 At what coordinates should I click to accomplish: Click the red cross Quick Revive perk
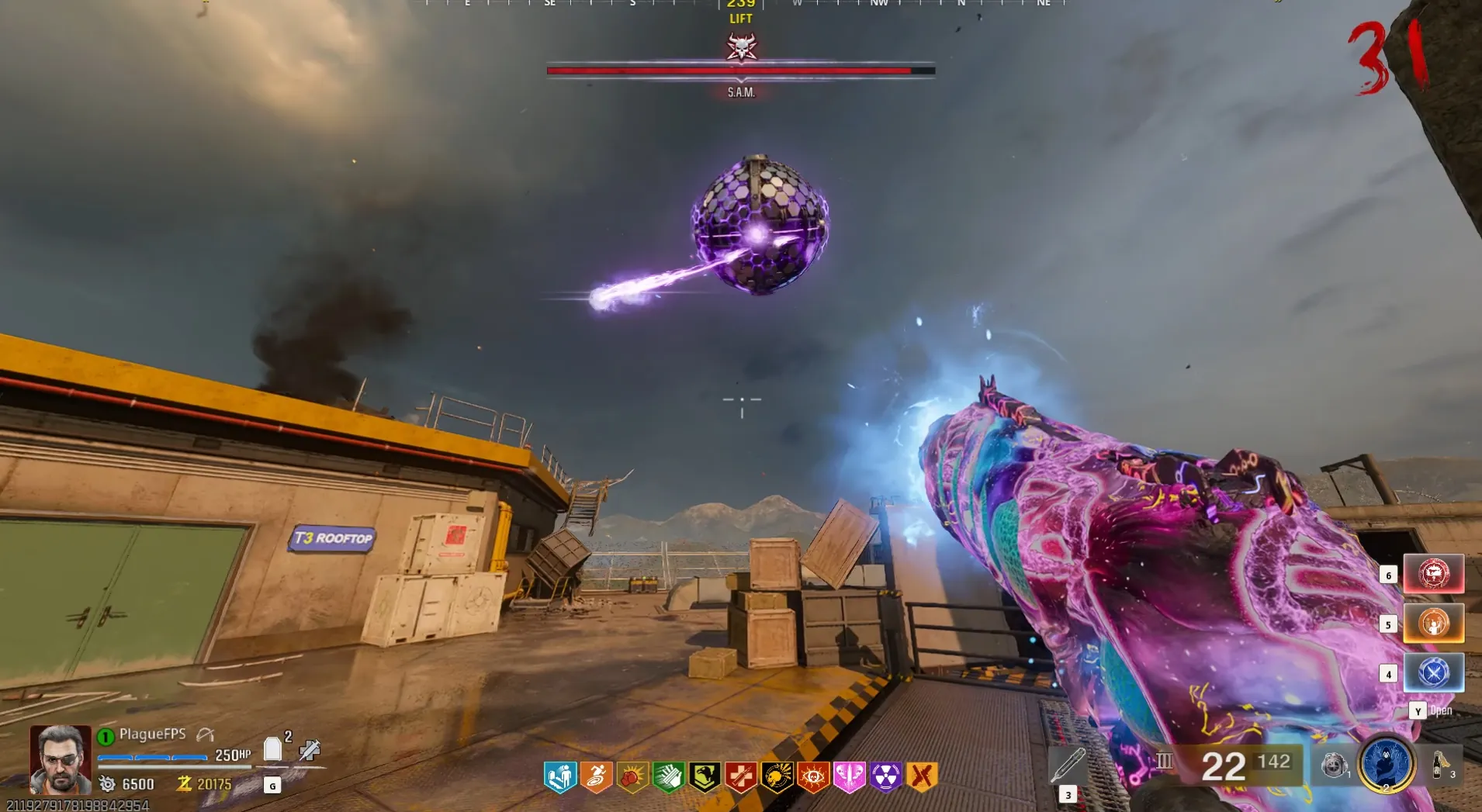point(741,776)
